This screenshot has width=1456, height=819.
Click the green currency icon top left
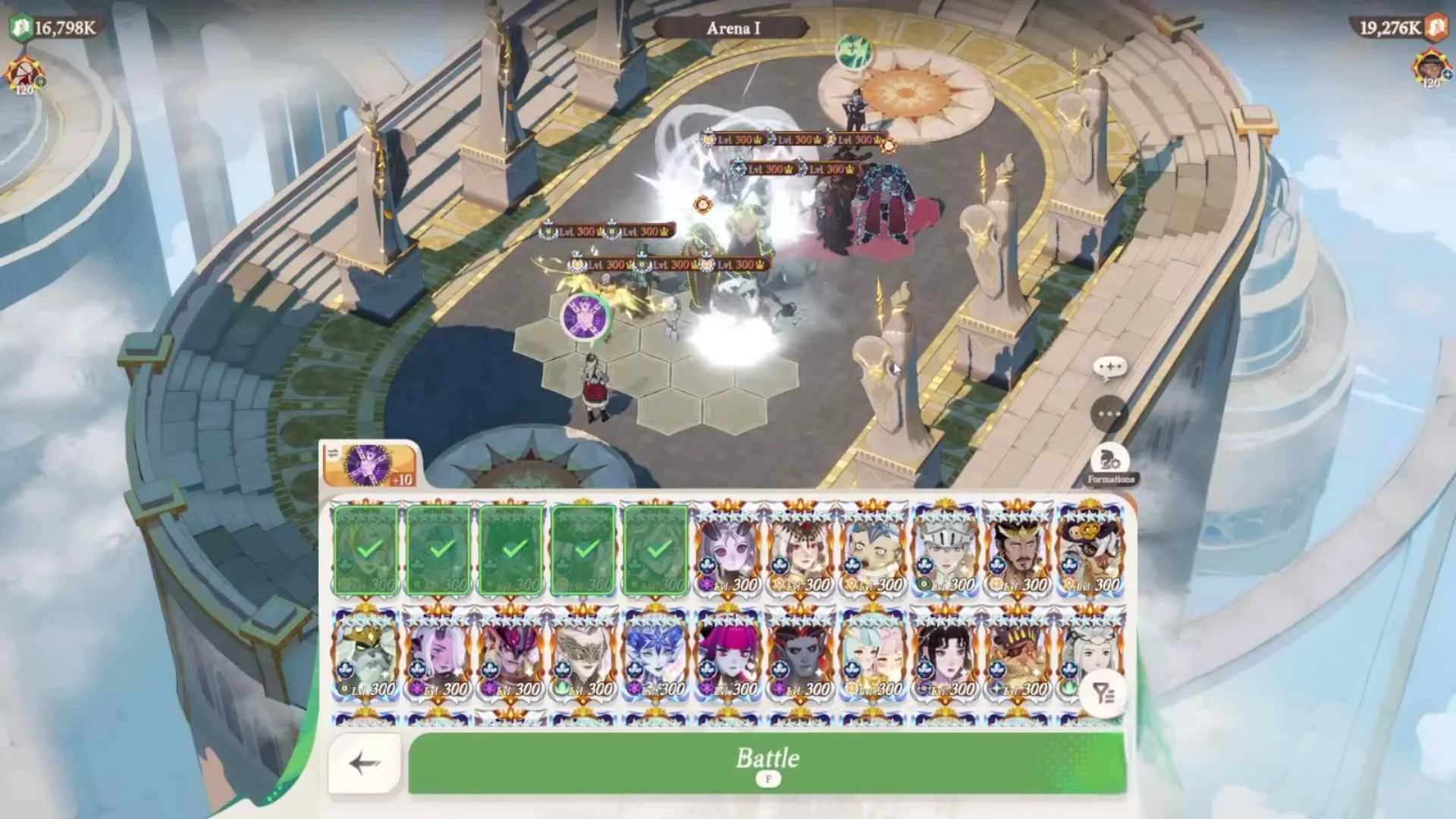[21, 25]
